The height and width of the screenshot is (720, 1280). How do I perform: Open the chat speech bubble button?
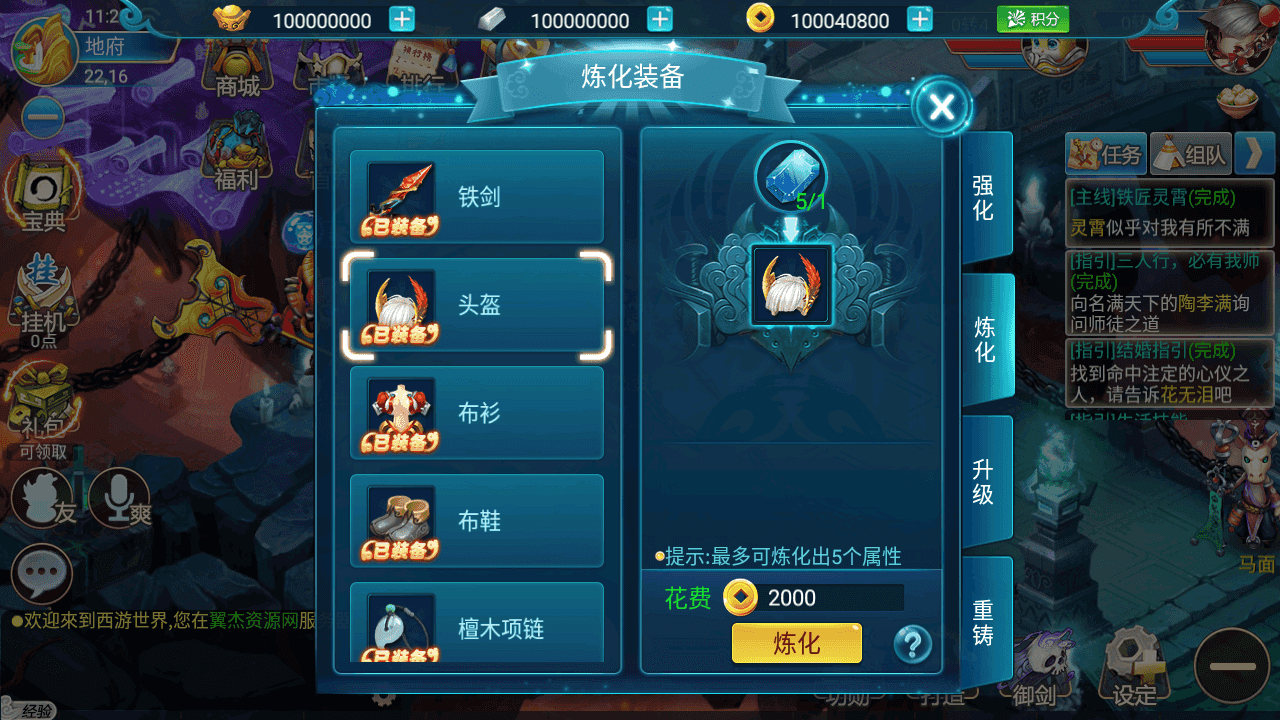click(x=41, y=573)
